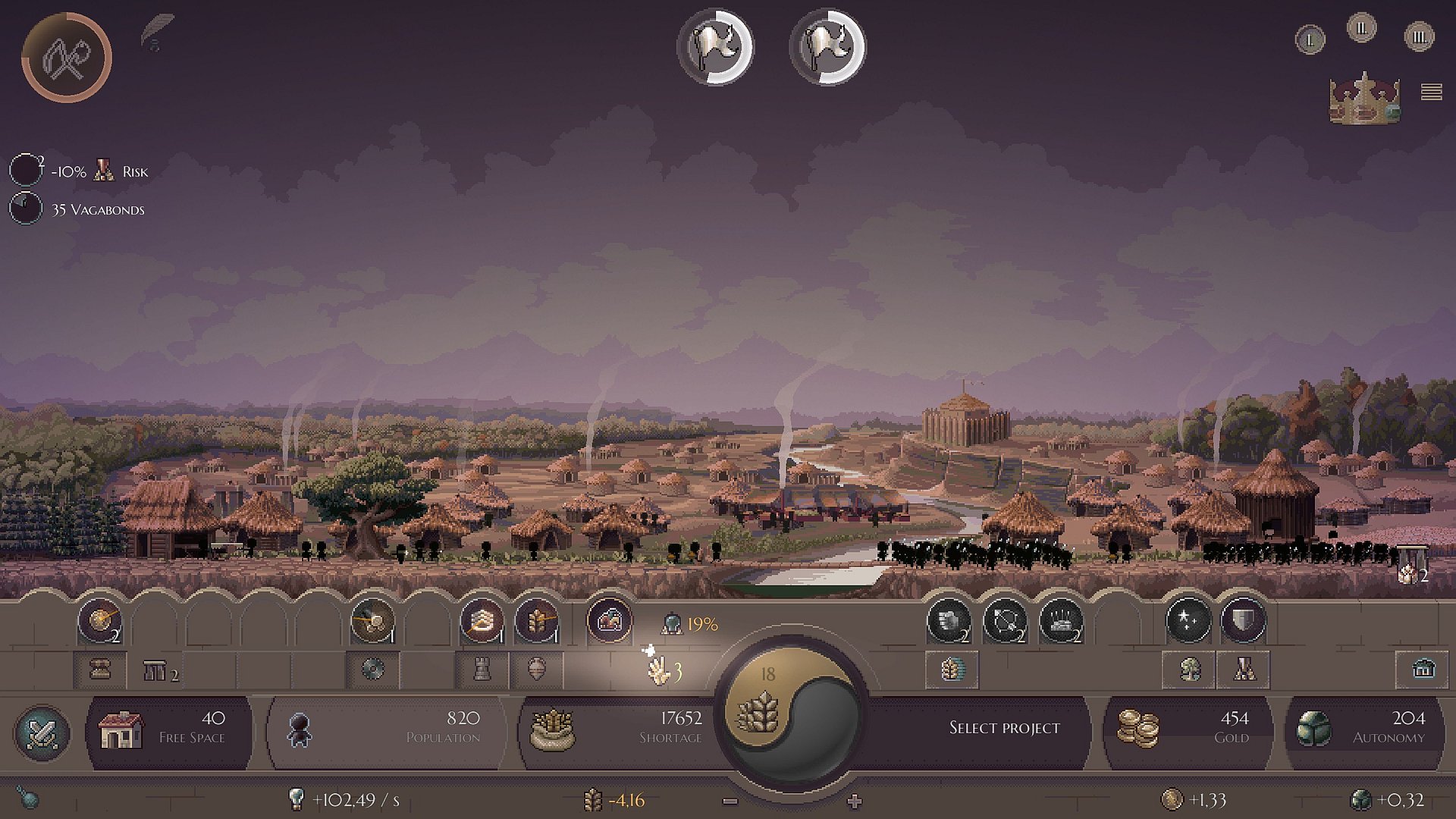Image resolution: width=1456 pixels, height=819 pixels.
Task: Open the Population panel
Action: [x=383, y=728]
